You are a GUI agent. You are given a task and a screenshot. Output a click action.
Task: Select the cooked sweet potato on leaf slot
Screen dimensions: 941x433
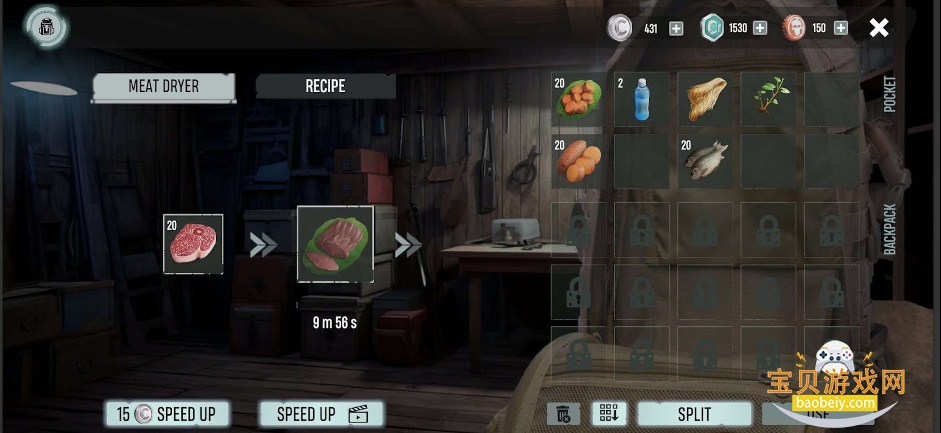click(x=578, y=99)
